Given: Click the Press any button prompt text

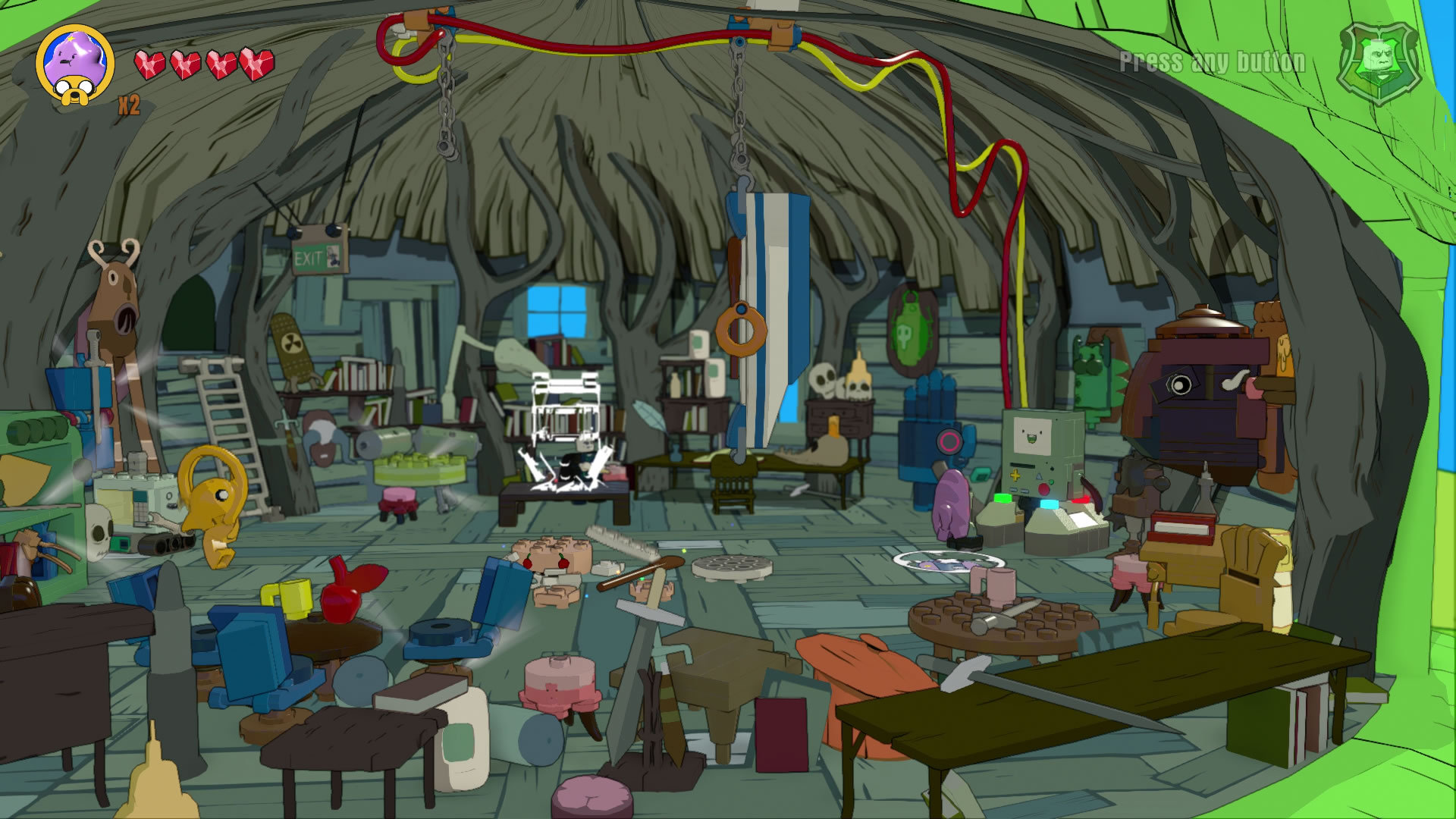Looking at the screenshot, I should click(x=1211, y=62).
